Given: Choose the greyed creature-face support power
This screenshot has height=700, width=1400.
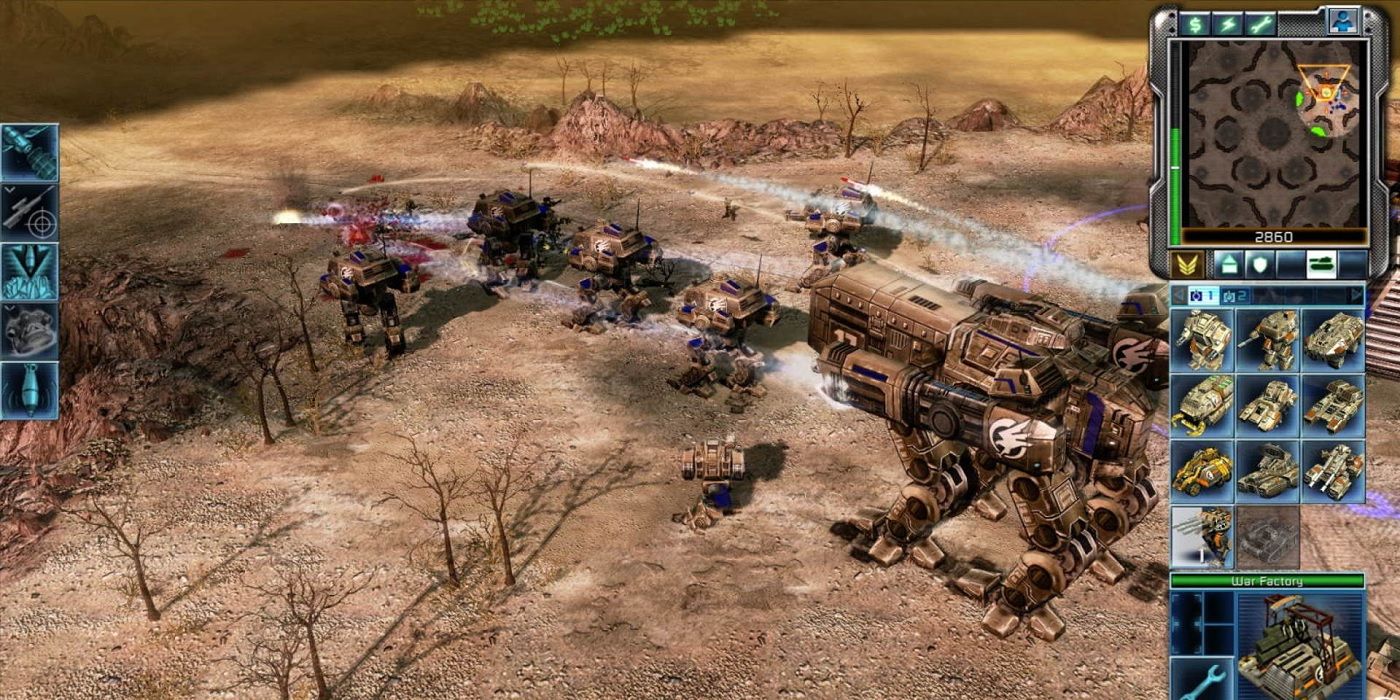Looking at the screenshot, I should (x=29, y=330).
